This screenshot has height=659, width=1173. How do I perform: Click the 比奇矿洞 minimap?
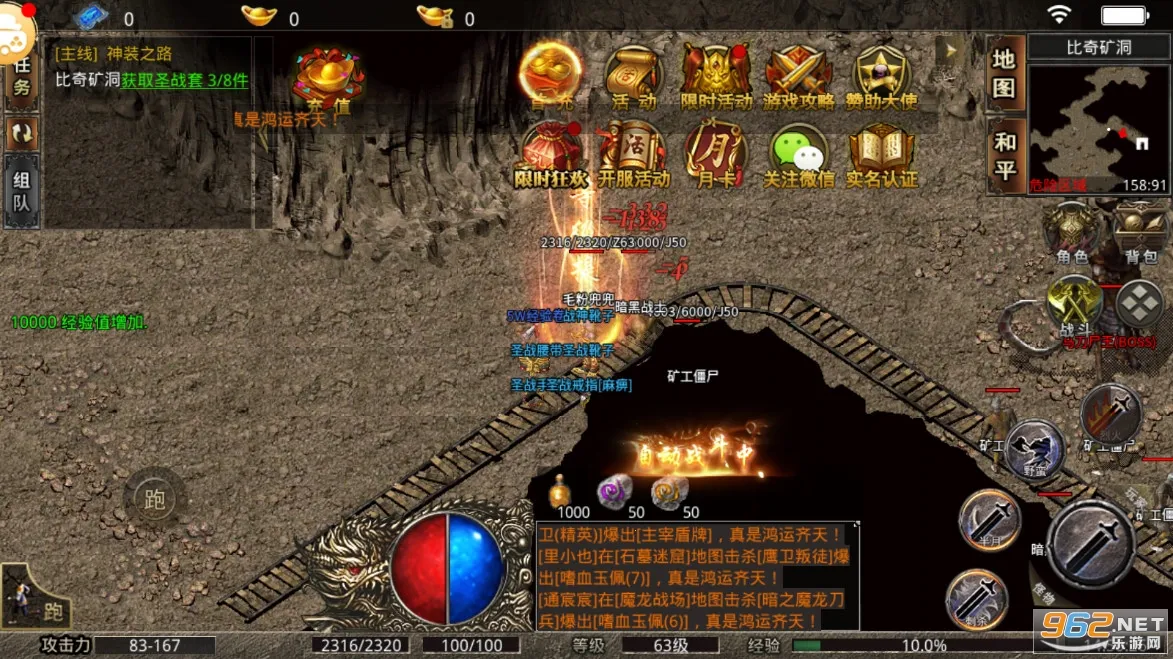[1098, 125]
